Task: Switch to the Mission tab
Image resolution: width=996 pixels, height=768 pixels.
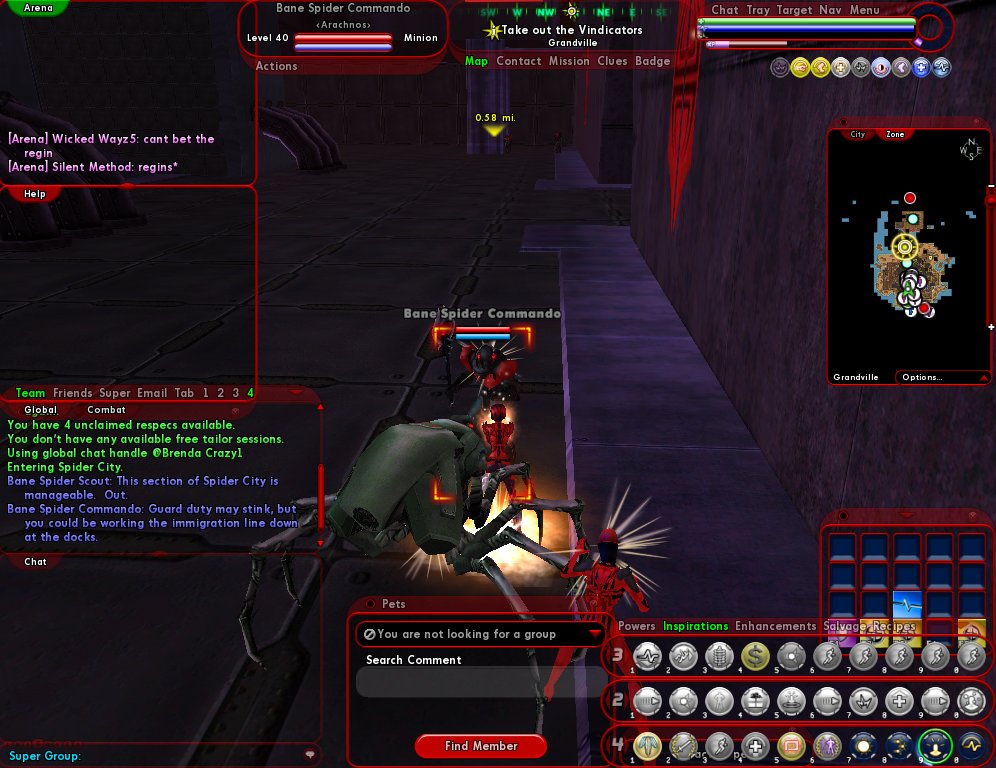Action: click(x=569, y=61)
